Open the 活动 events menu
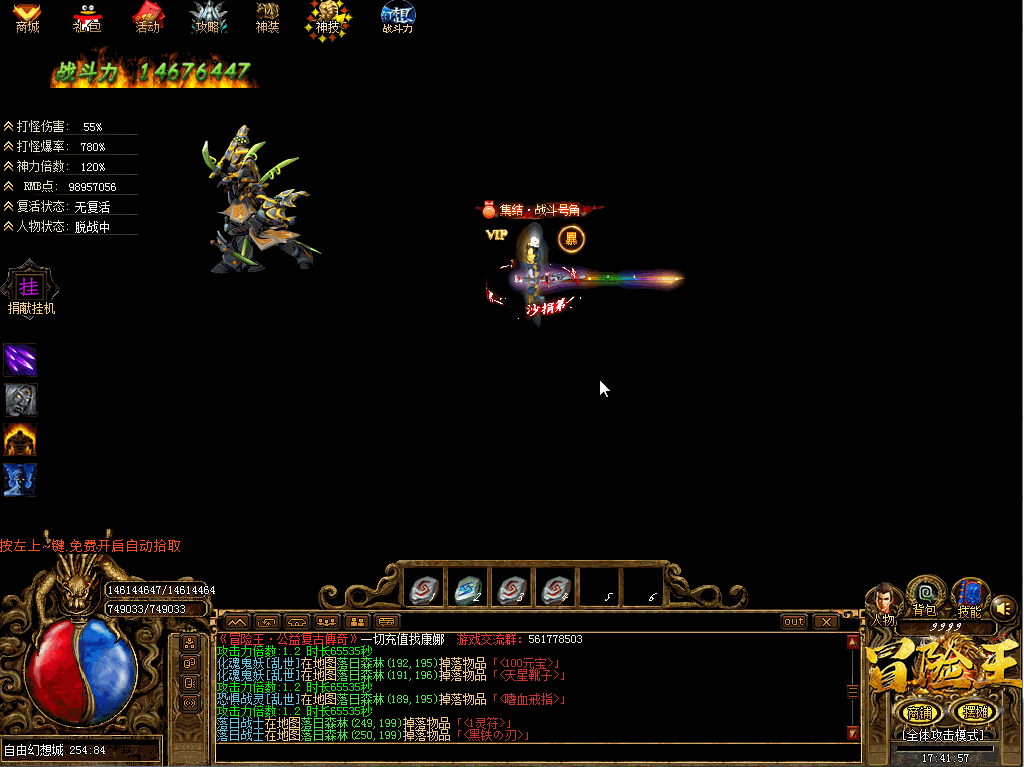Image resolution: width=1024 pixels, height=767 pixels. [x=148, y=17]
